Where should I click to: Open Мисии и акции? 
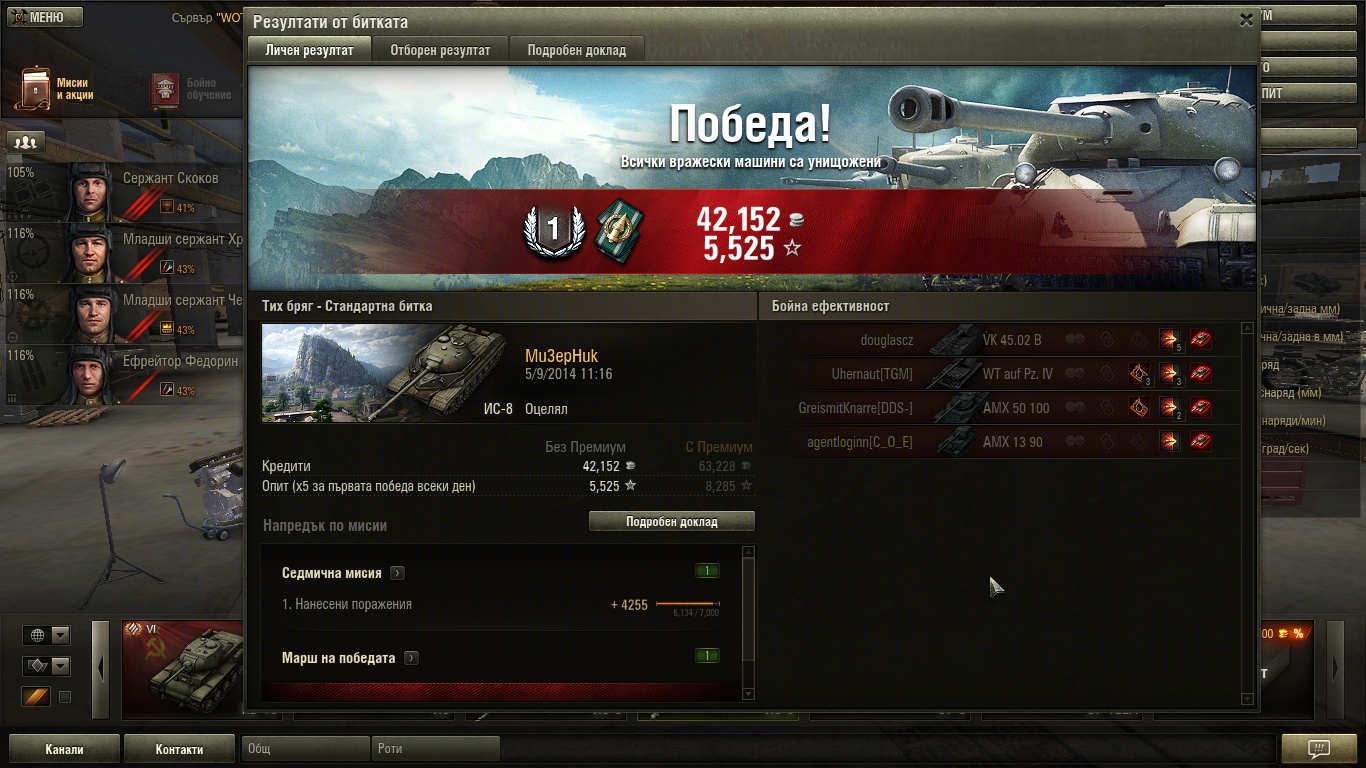(57, 89)
